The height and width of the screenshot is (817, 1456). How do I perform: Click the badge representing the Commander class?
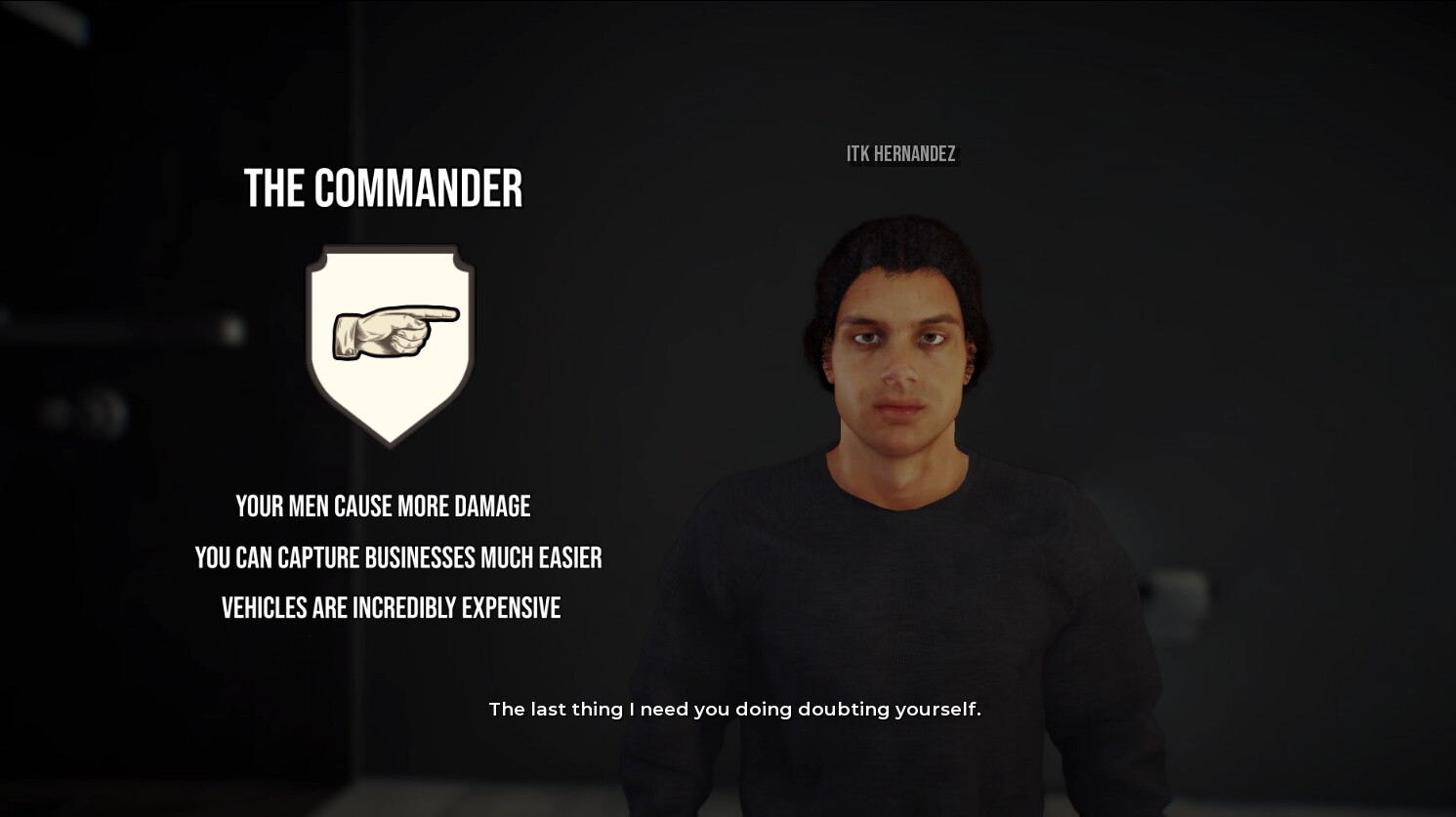(389, 342)
